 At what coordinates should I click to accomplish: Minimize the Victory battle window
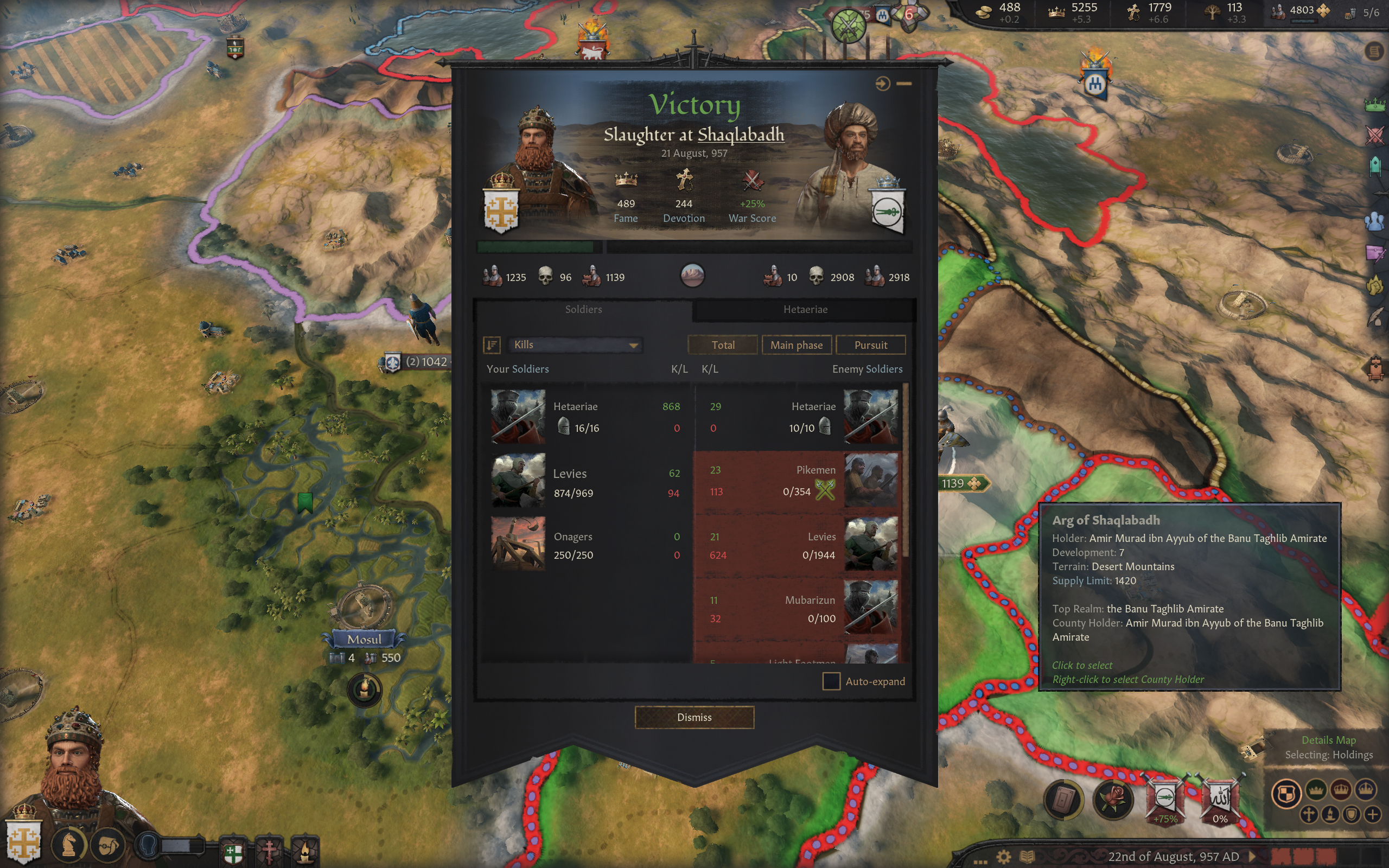click(x=904, y=84)
